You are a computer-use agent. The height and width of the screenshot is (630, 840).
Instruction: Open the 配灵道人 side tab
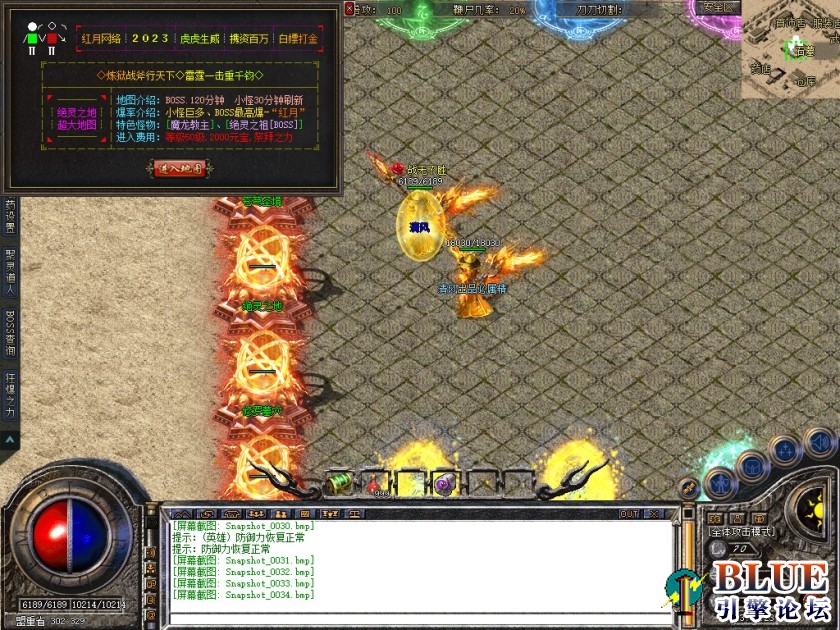(10, 269)
